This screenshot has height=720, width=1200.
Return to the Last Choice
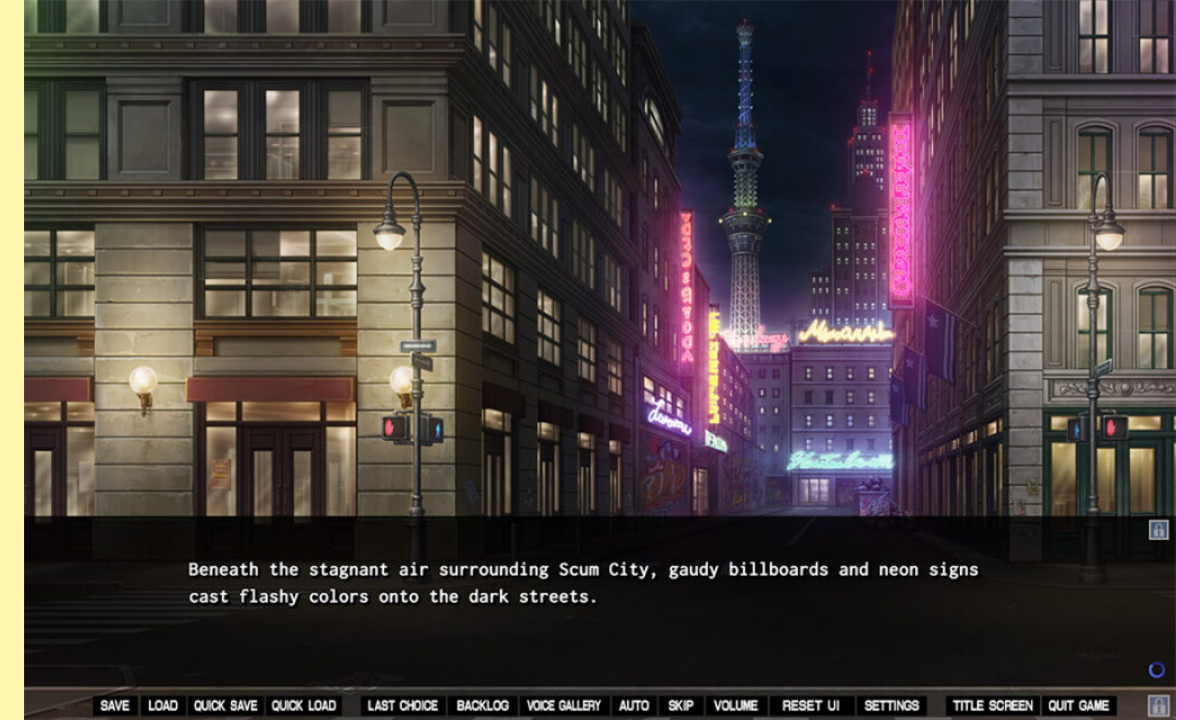pos(403,706)
